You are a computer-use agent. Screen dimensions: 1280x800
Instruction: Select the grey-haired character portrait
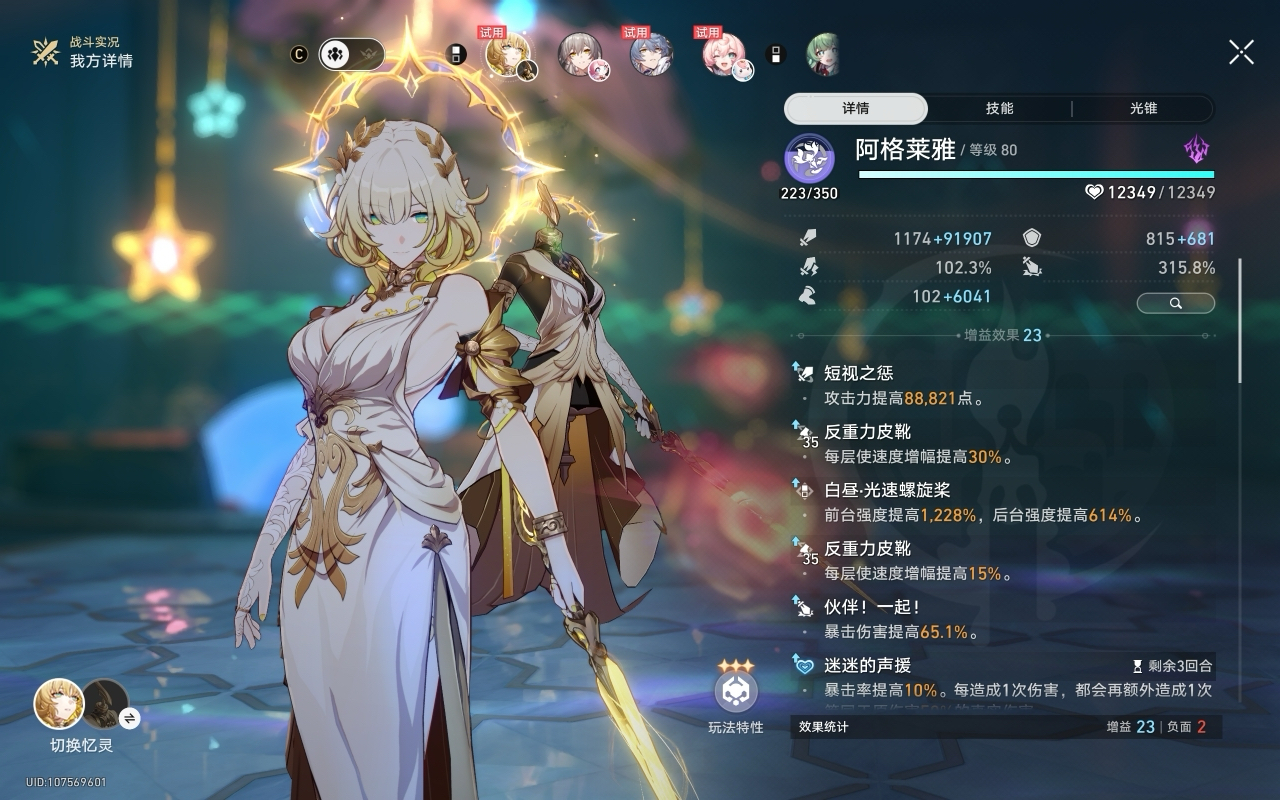tap(580, 54)
